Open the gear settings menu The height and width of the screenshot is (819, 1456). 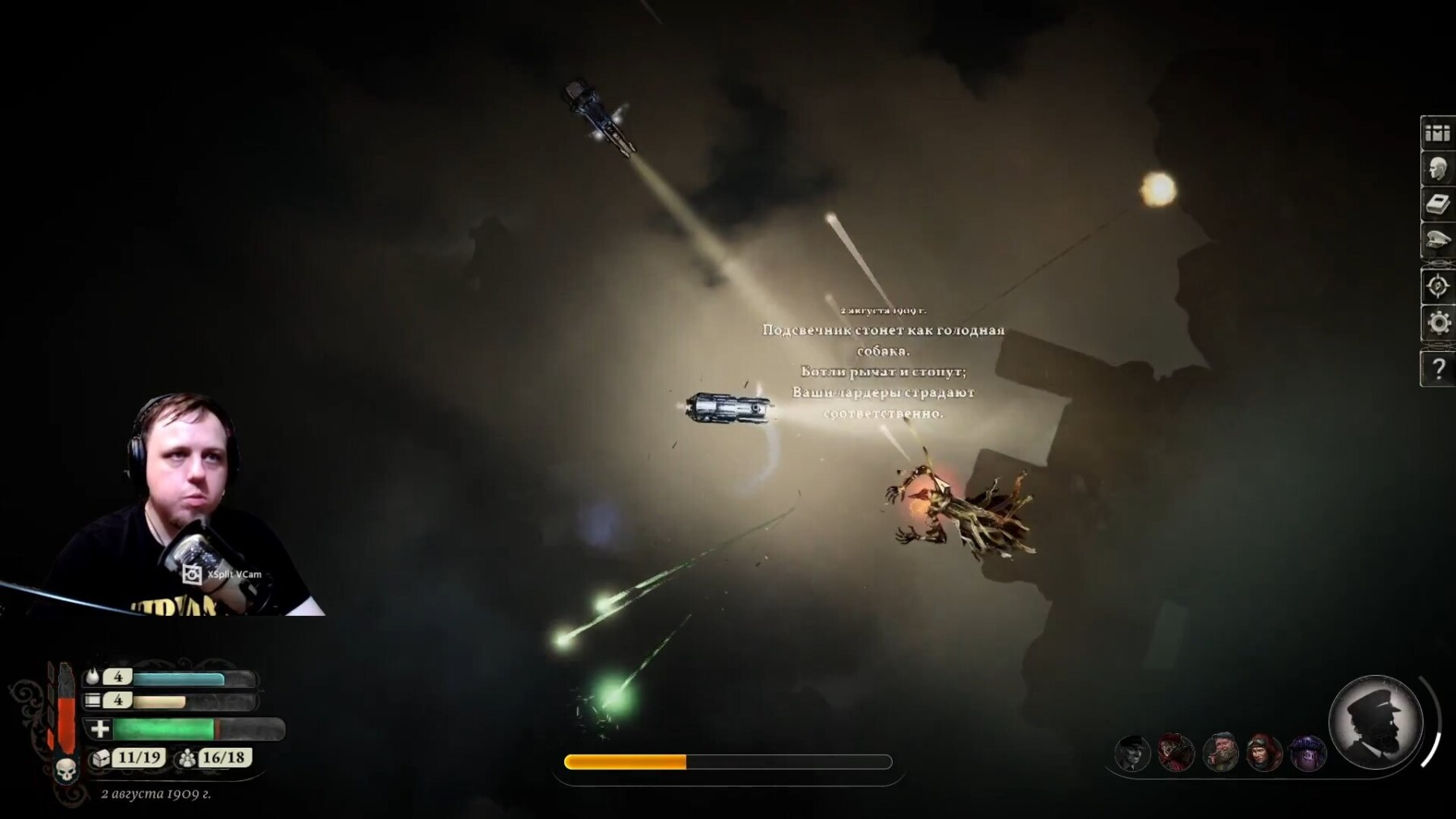pyautogui.click(x=1437, y=323)
